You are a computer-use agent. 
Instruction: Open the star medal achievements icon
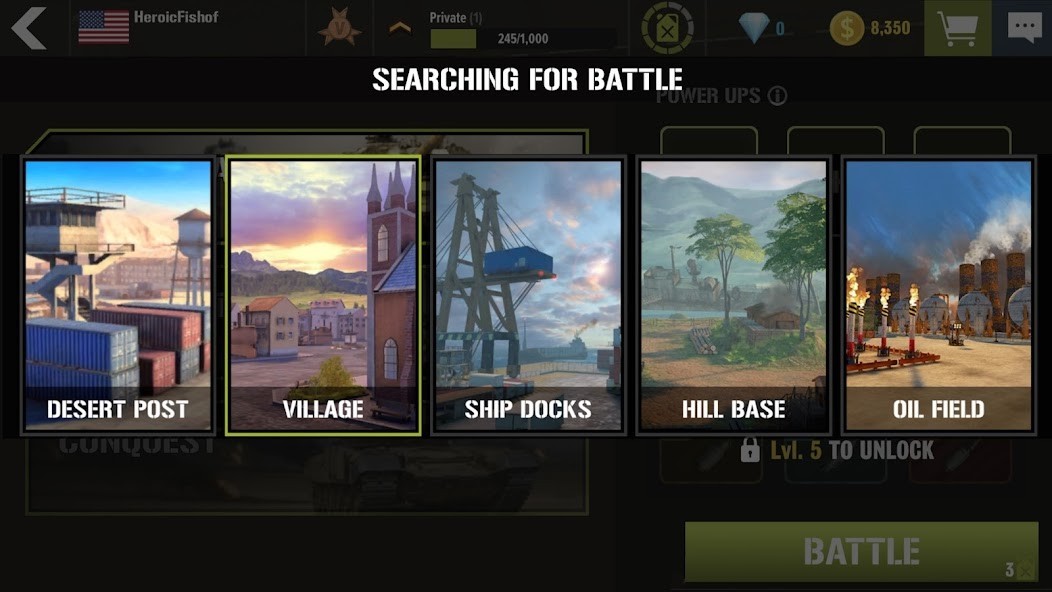click(340, 28)
